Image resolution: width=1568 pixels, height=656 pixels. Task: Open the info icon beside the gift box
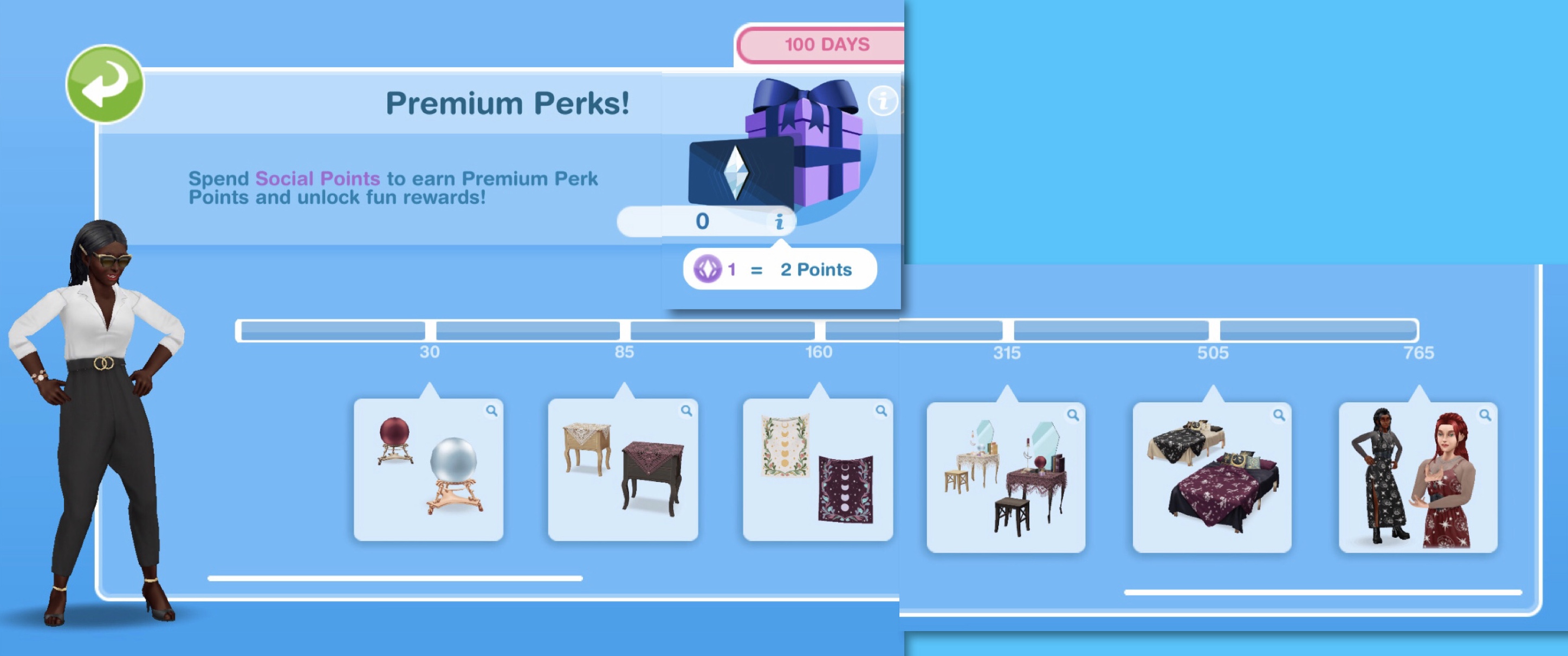[882, 100]
